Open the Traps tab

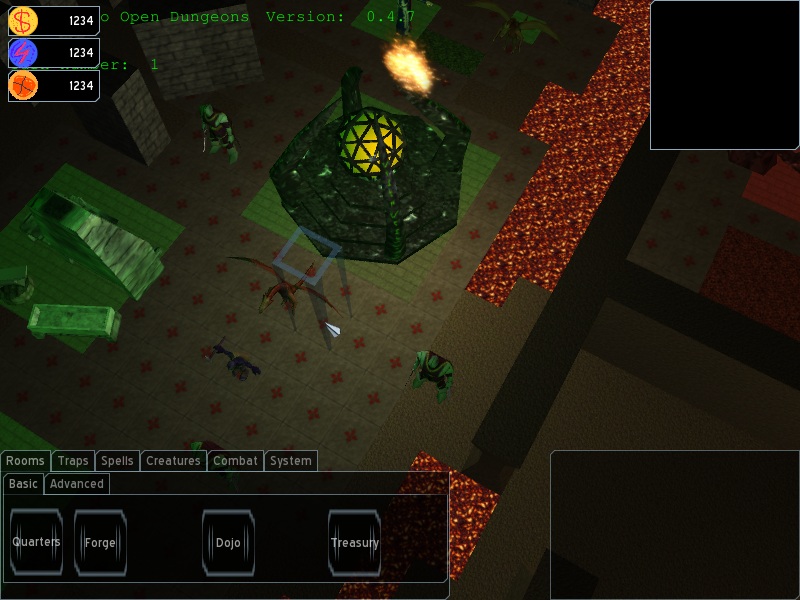point(73,461)
